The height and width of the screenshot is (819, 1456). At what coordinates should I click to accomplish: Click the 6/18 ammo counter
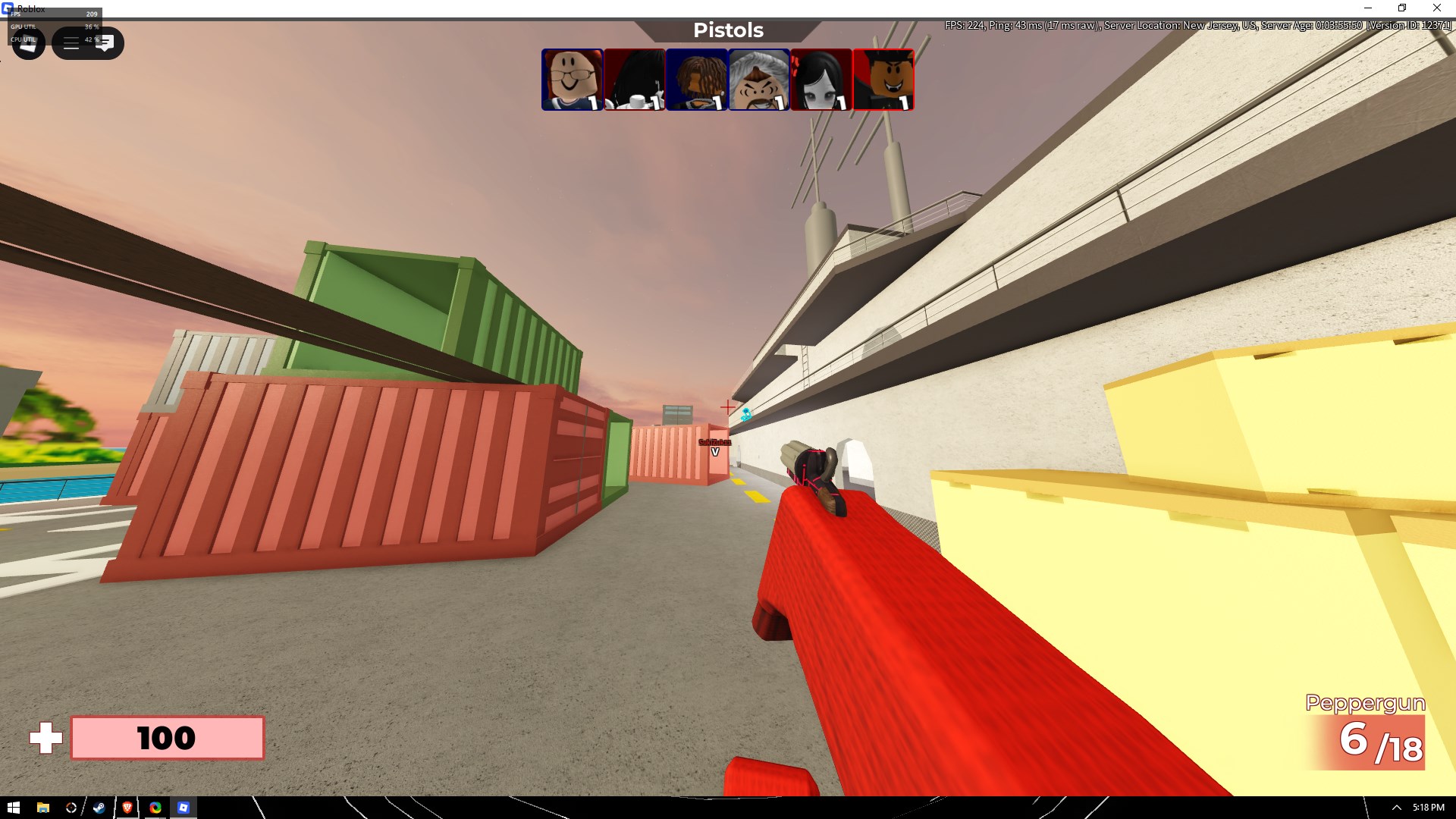pos(1382,744)
